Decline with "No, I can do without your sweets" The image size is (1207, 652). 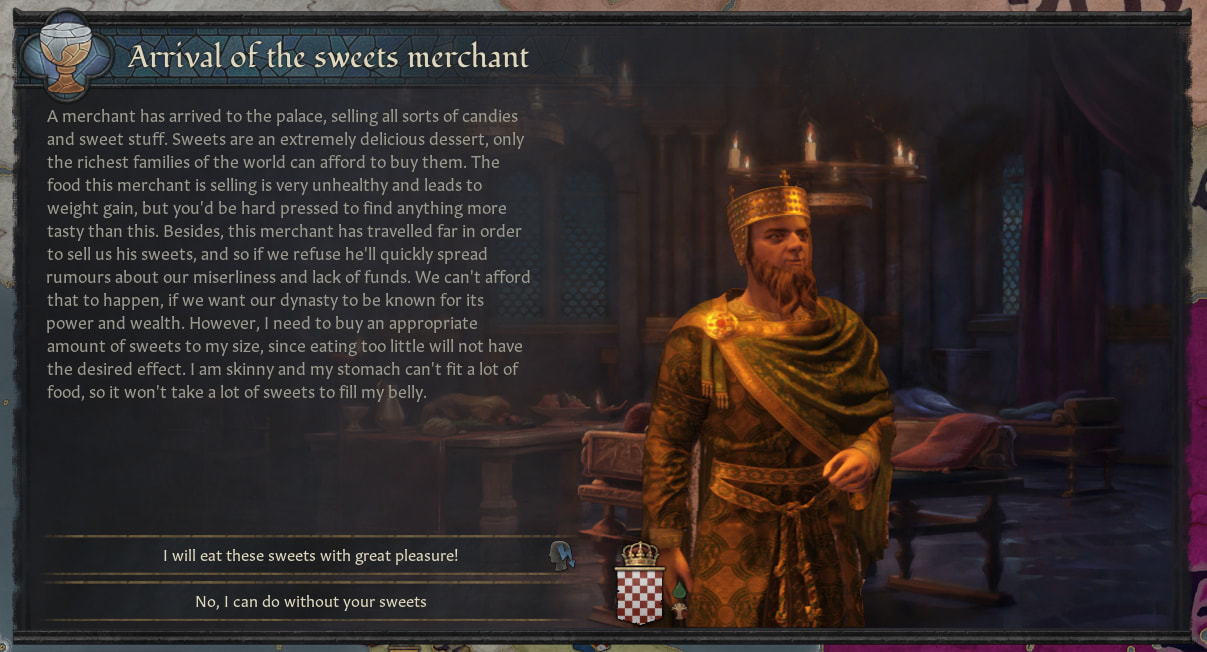(x=310, y=602)
